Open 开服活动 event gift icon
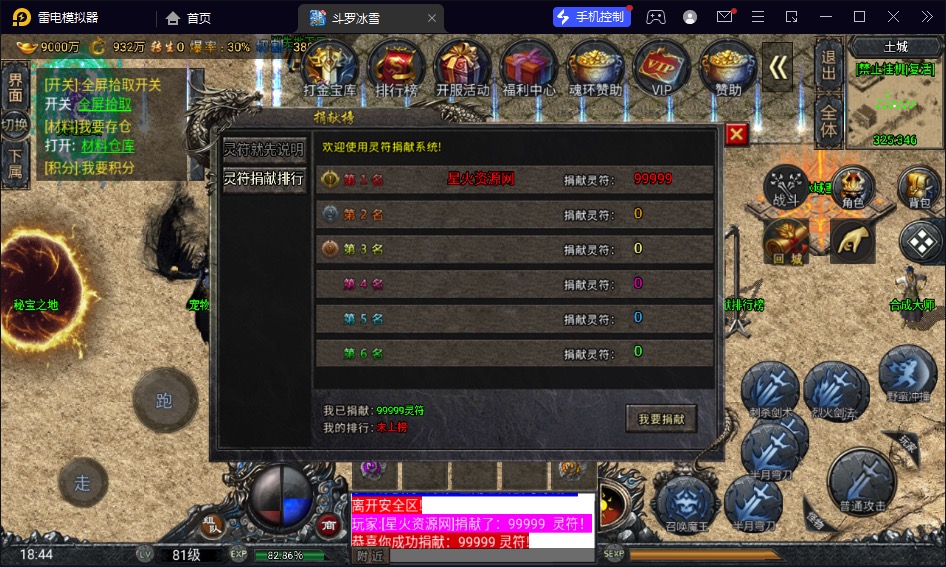This screenshot has height=567, width=946. coord(463,68)
